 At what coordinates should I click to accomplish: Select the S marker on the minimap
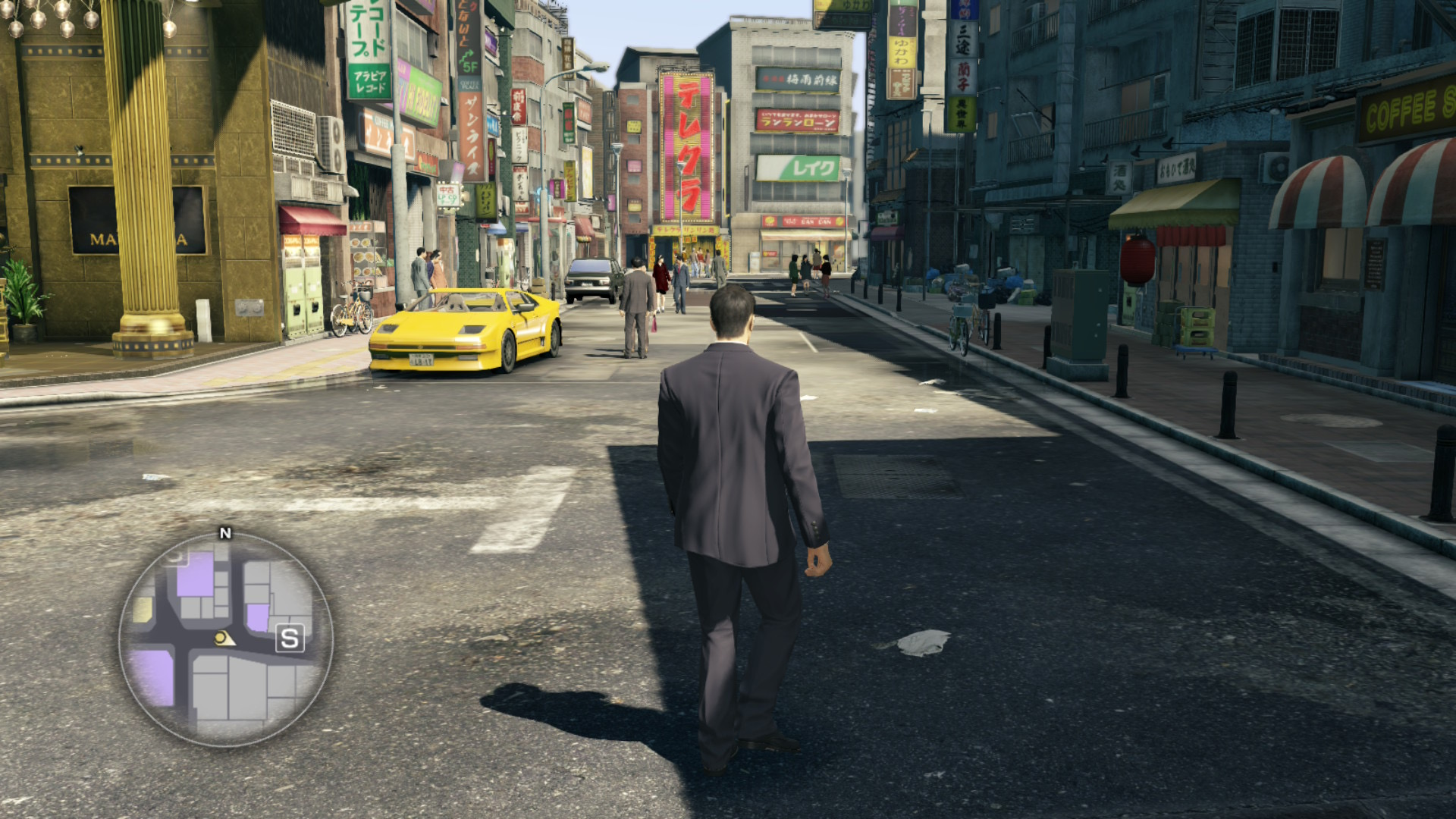290,639
